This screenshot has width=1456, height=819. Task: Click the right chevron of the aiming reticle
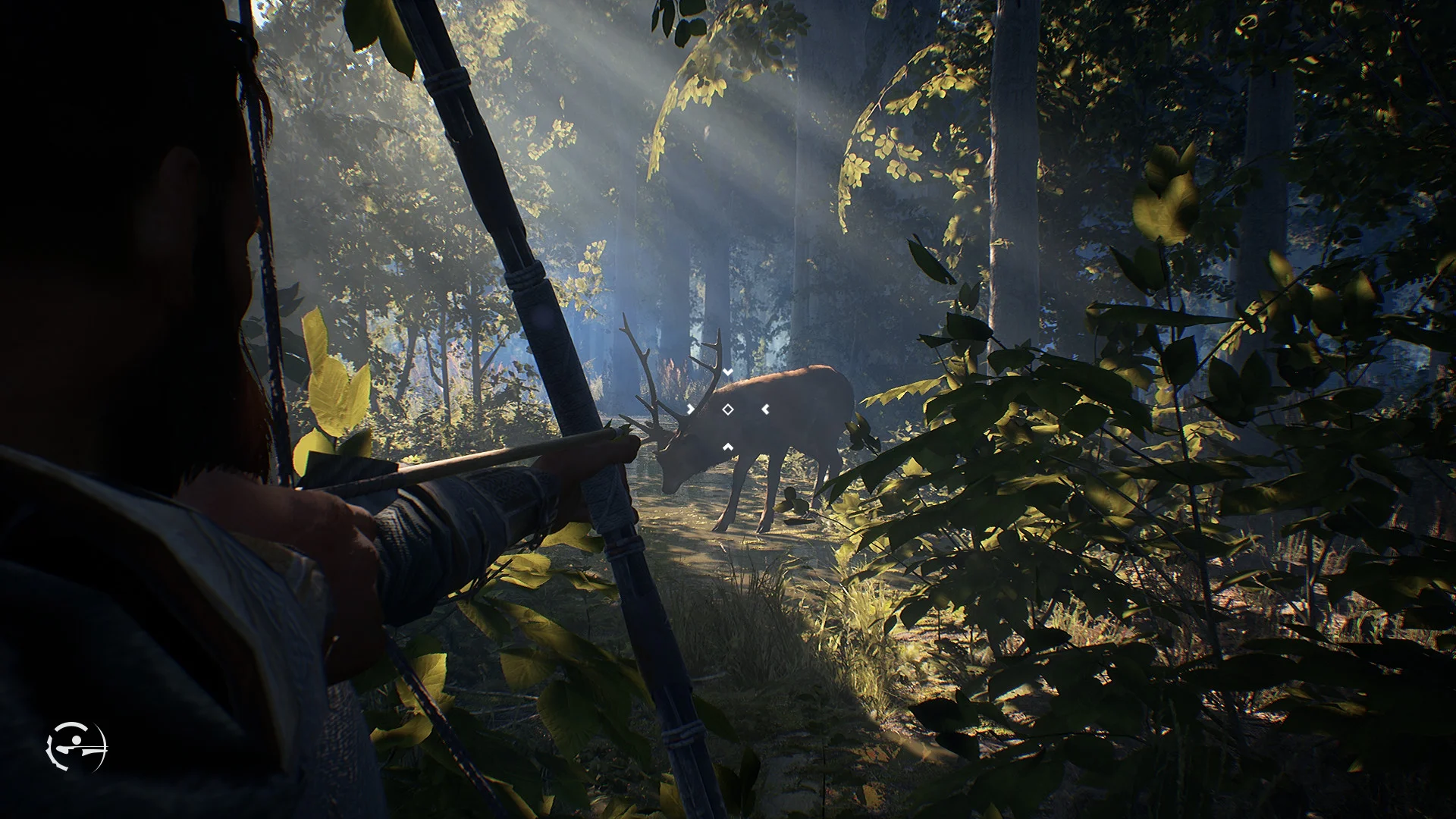pyautogui.click(x=766, y=409)
